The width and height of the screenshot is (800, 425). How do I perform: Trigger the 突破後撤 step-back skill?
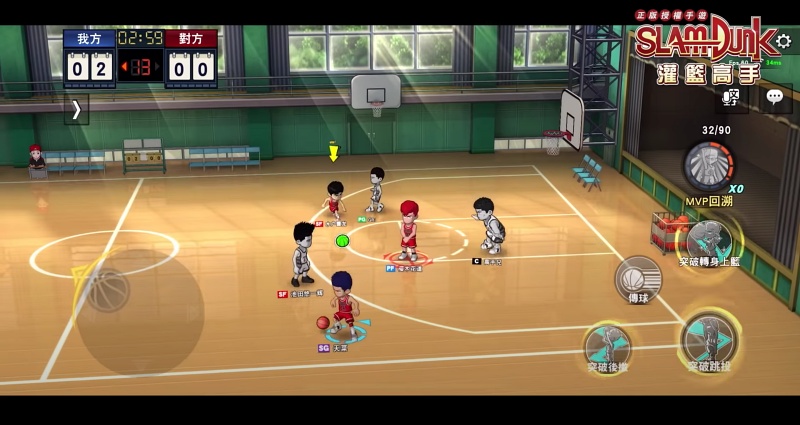[x=608, y=344]
